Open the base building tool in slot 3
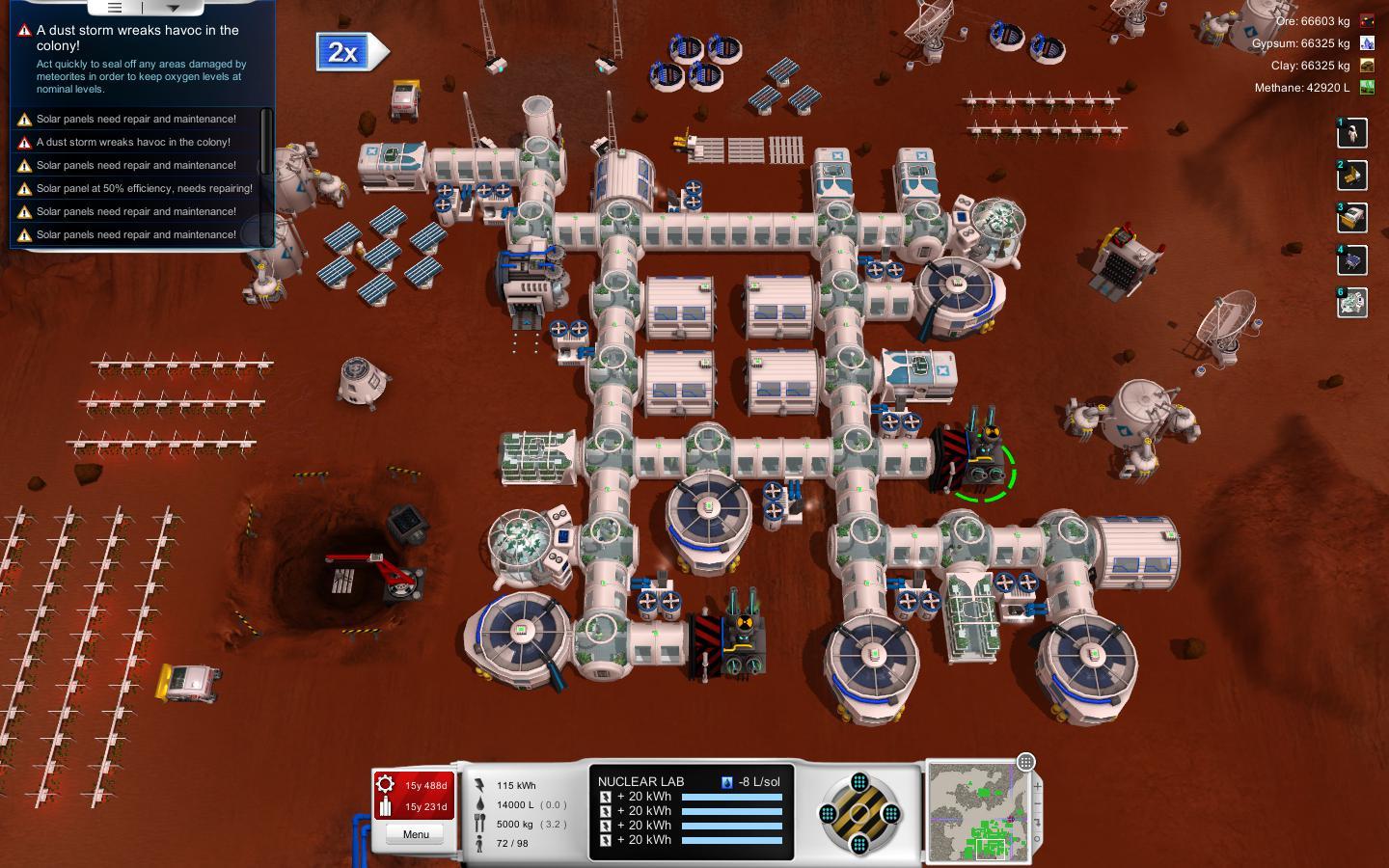 [1351, 218]
